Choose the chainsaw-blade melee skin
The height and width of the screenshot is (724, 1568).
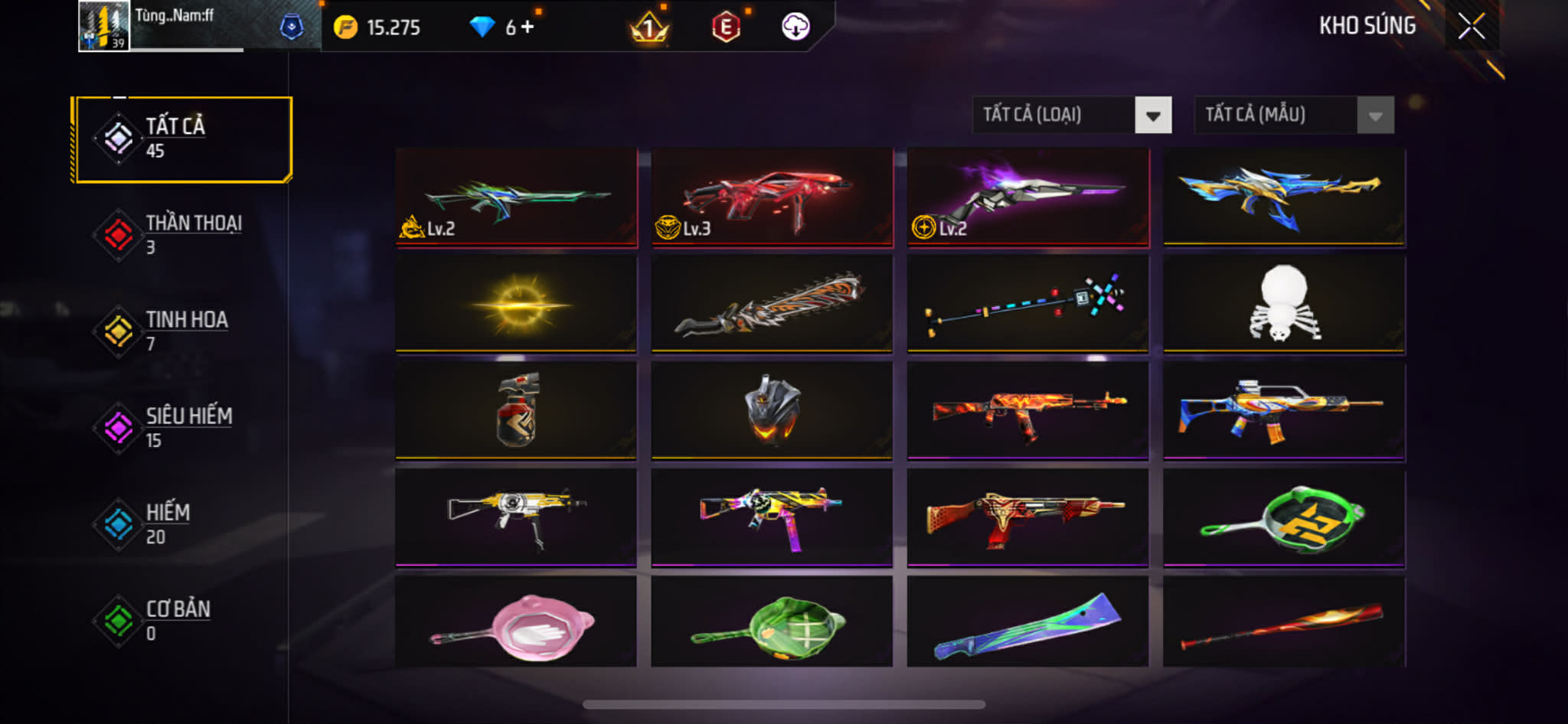pyautogui.click(x=772, y=304)
